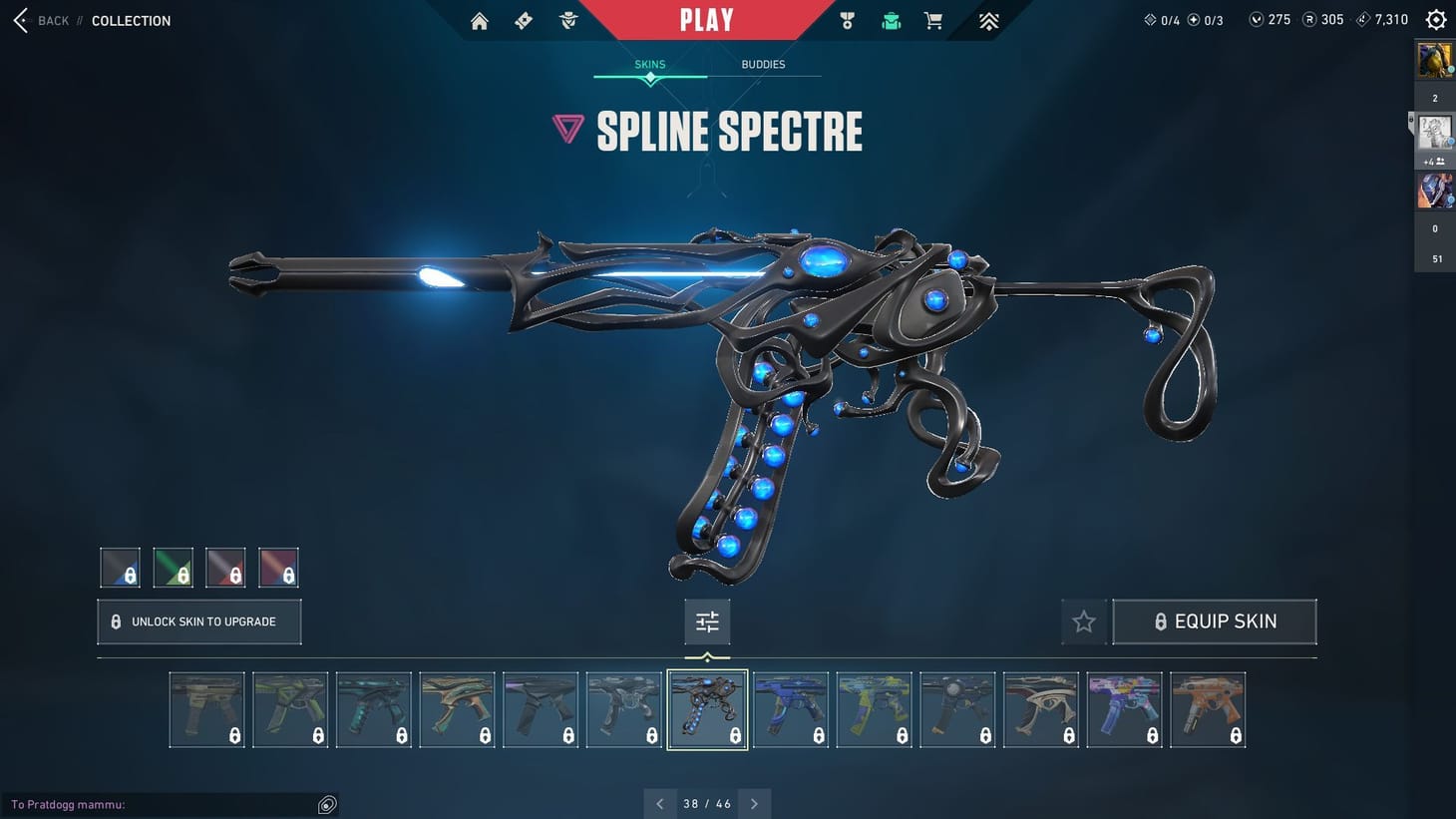Select the gray default variant swatch
Viewport: 1456px width, 819px height.
pyautogui.click(x=120, y=567)
